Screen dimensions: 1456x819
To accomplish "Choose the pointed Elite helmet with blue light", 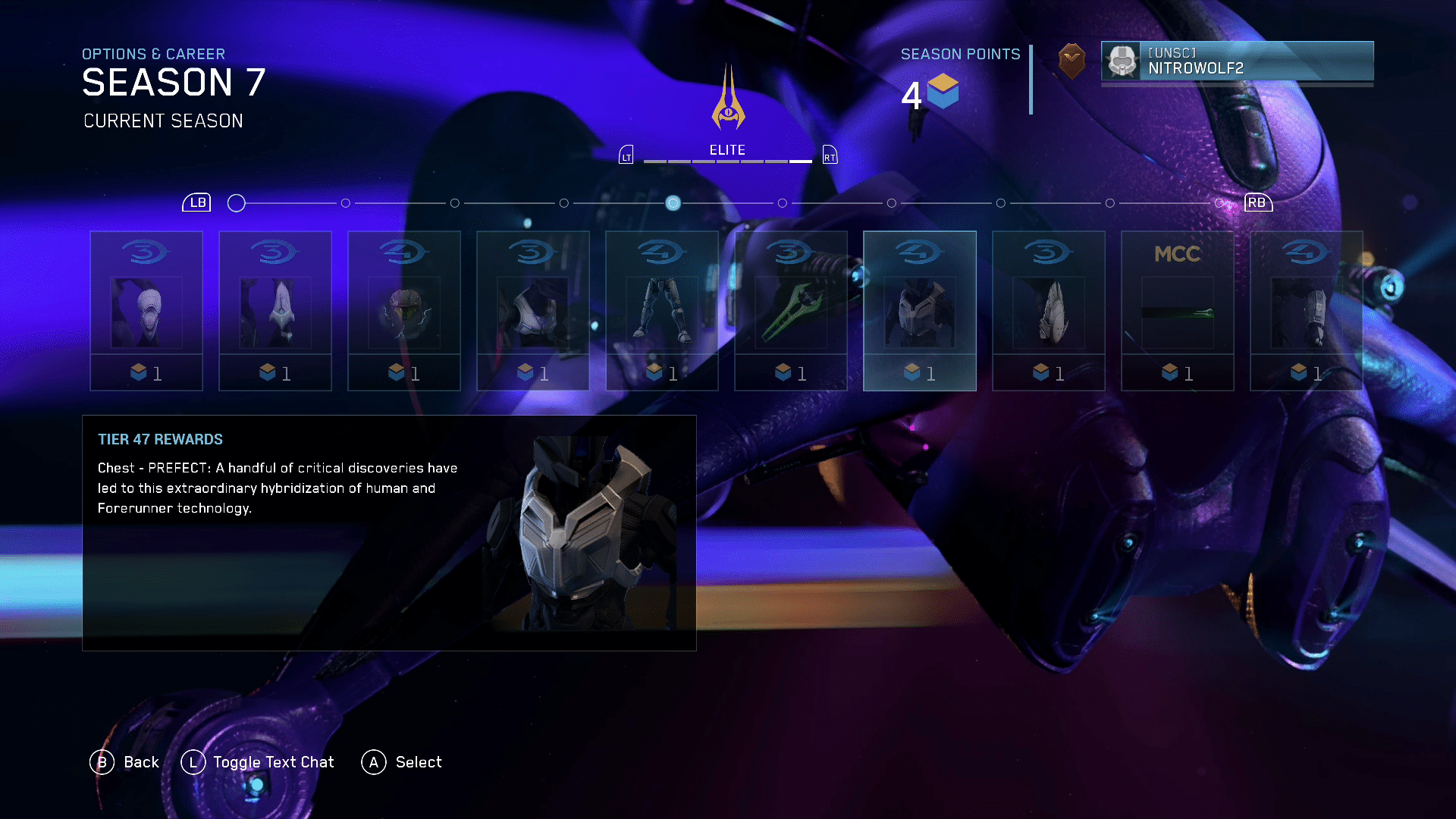I will coord(275,311).
